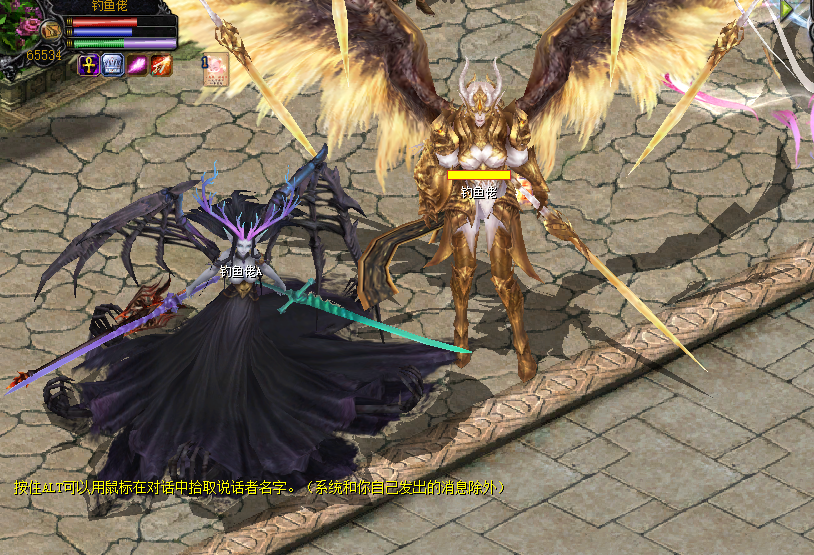Open the pink pet card icon
Viewport: 814px width, 555px height.
tap(217, 68)
